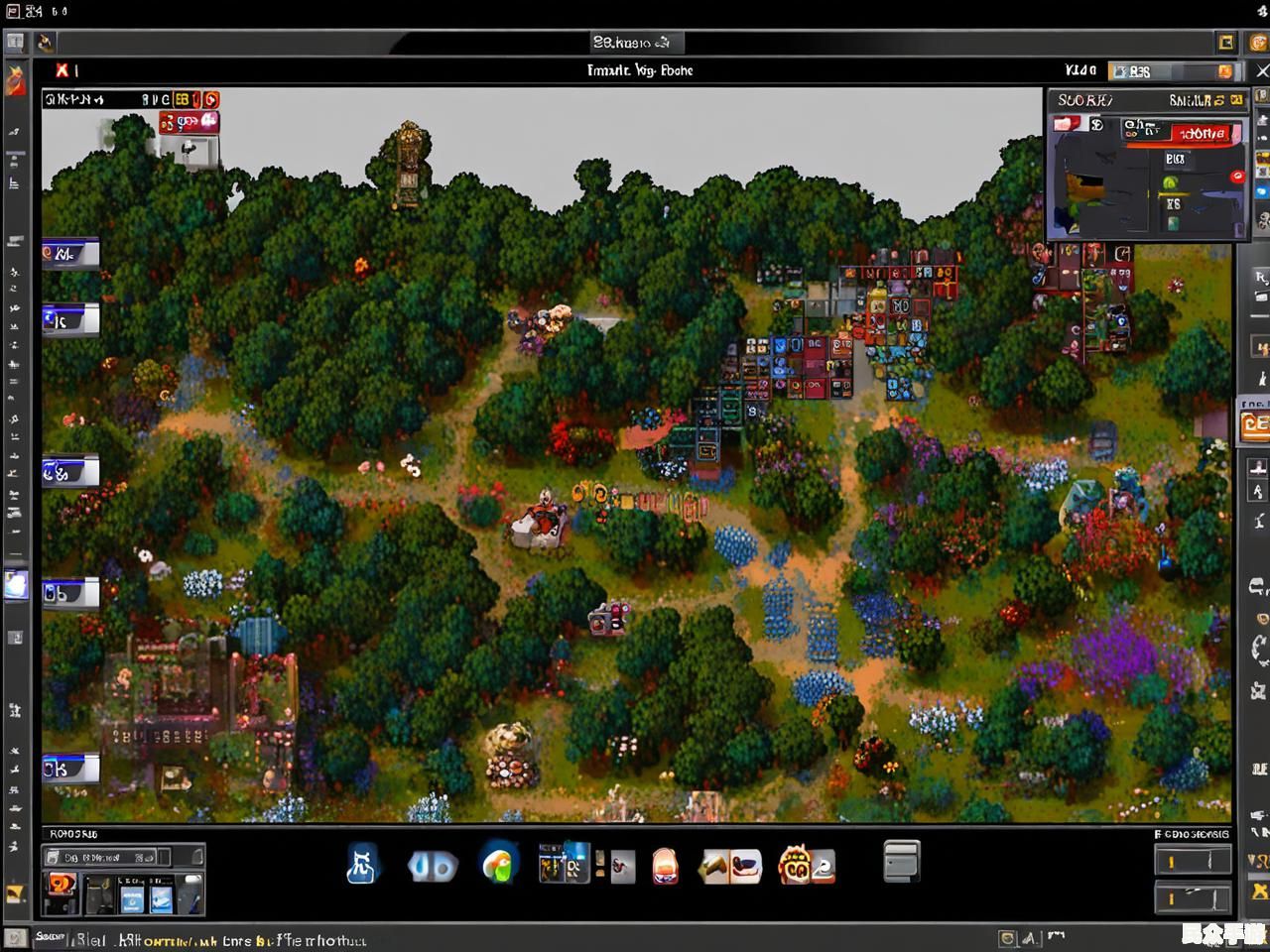Click the orange flame icon in left sidebar
Screen dimensions: 1270x952
16,81
